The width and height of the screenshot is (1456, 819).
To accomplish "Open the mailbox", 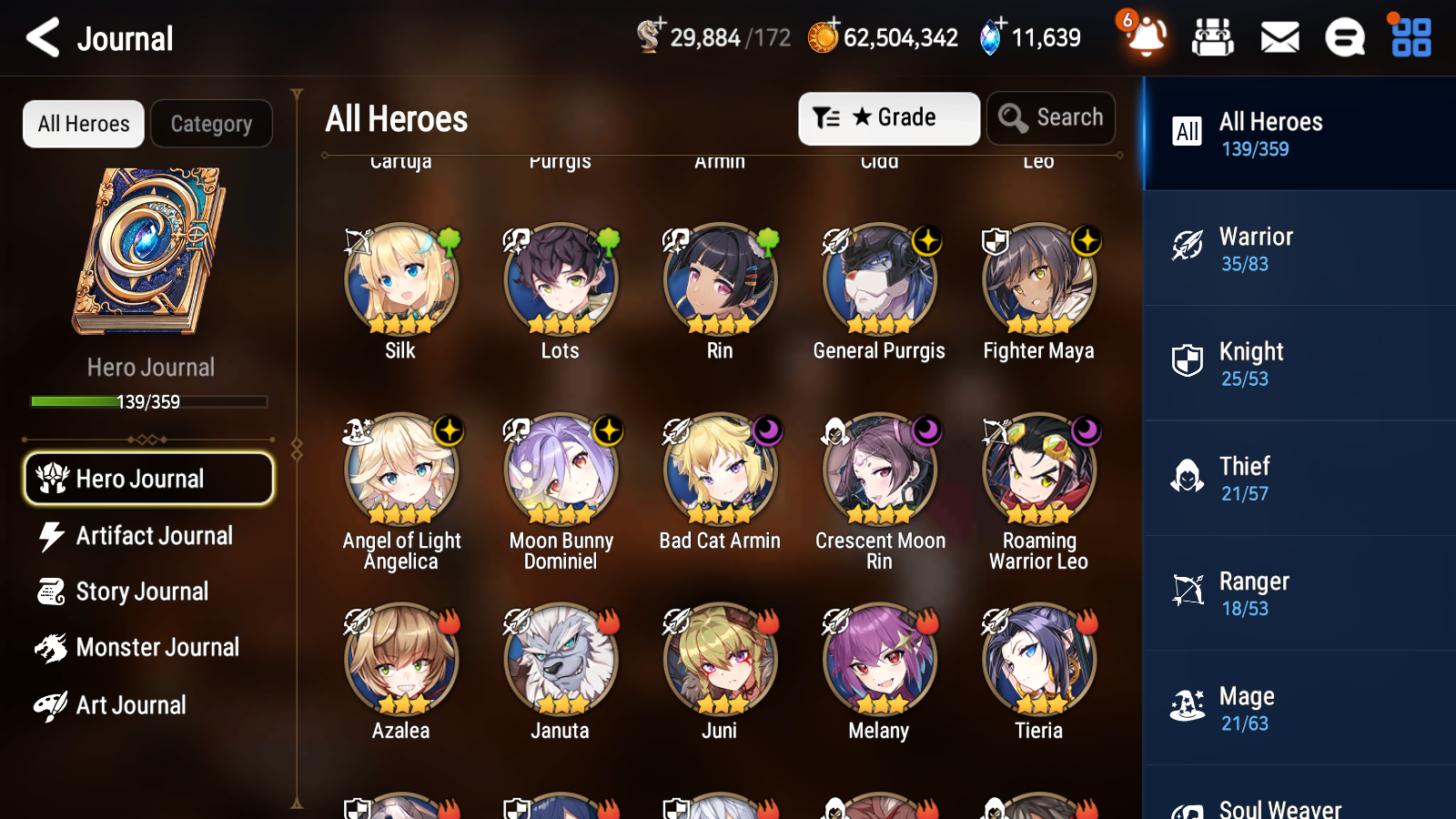I will click(1279, 37).
